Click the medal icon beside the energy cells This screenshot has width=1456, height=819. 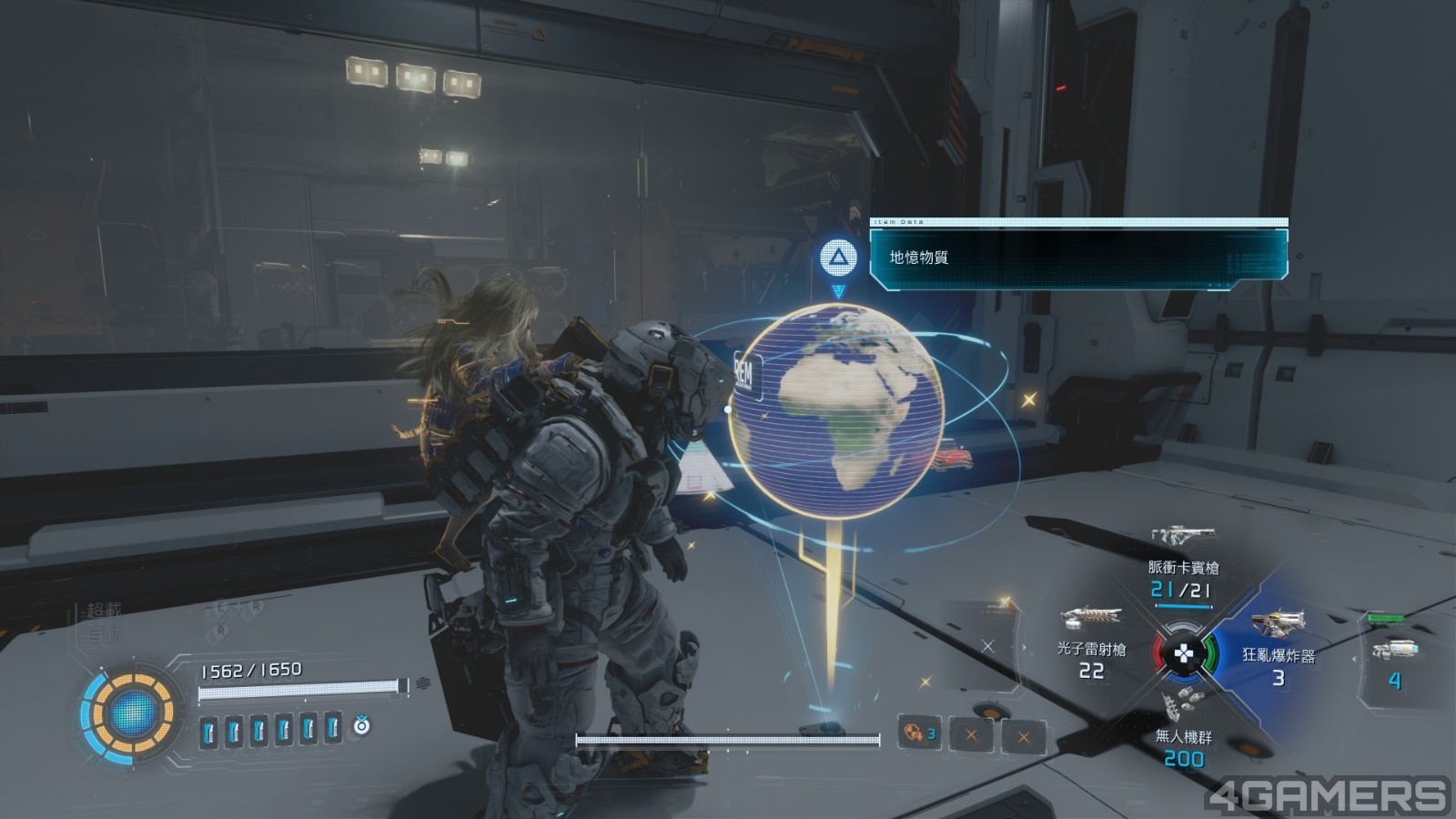tap(361, 725)
